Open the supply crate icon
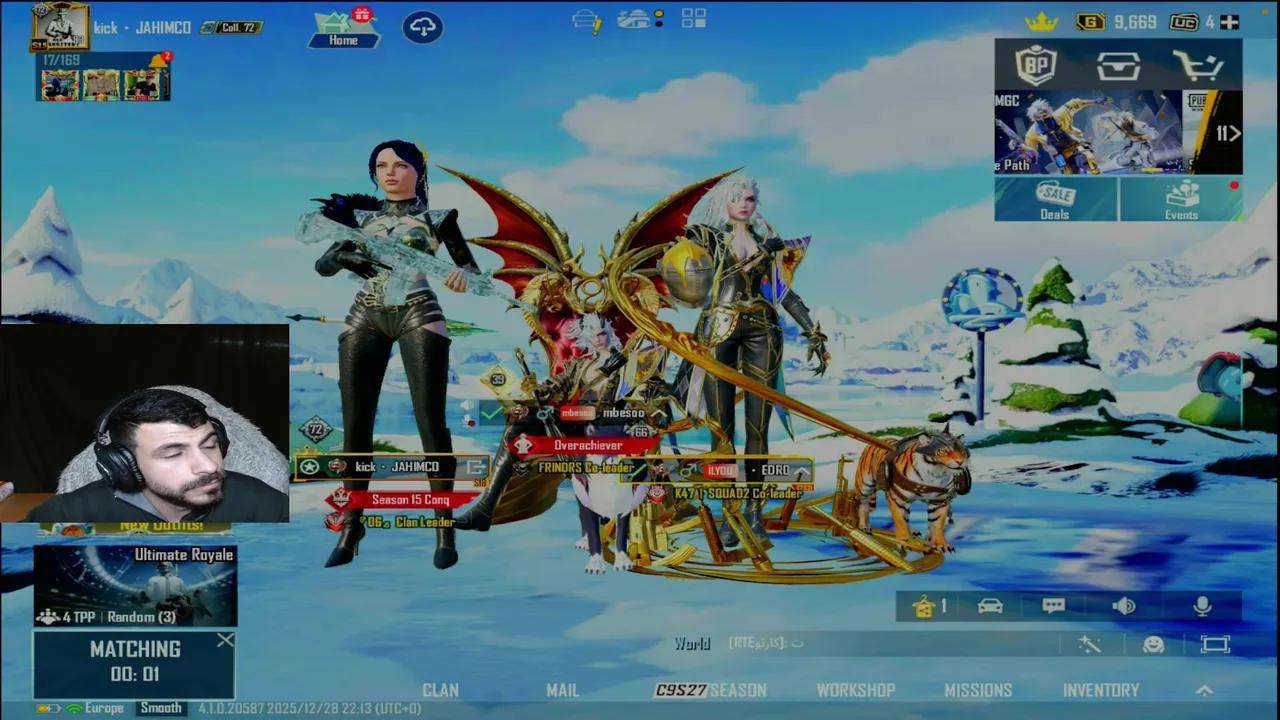1280x720 pixels. (1118, 66)
